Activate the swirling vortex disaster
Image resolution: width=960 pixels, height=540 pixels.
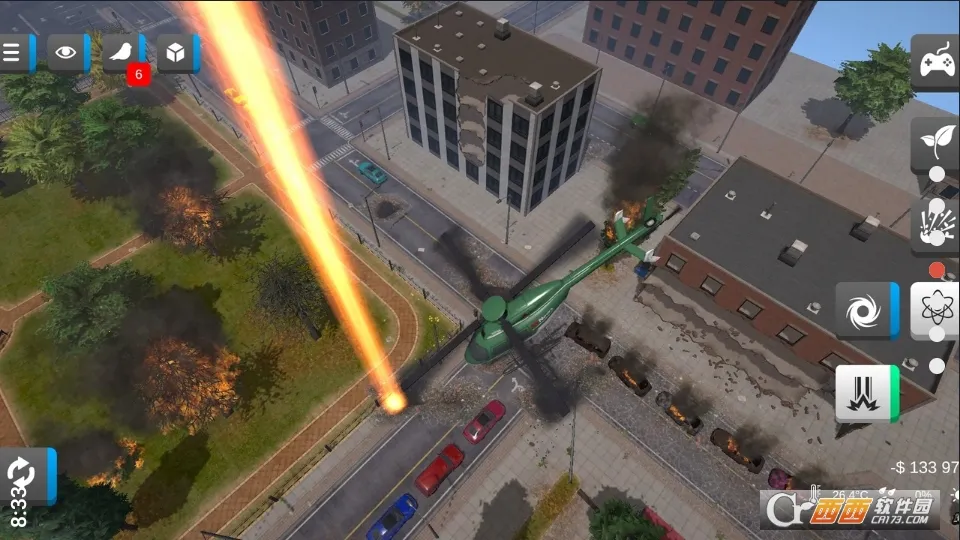[x=863, y=310]
